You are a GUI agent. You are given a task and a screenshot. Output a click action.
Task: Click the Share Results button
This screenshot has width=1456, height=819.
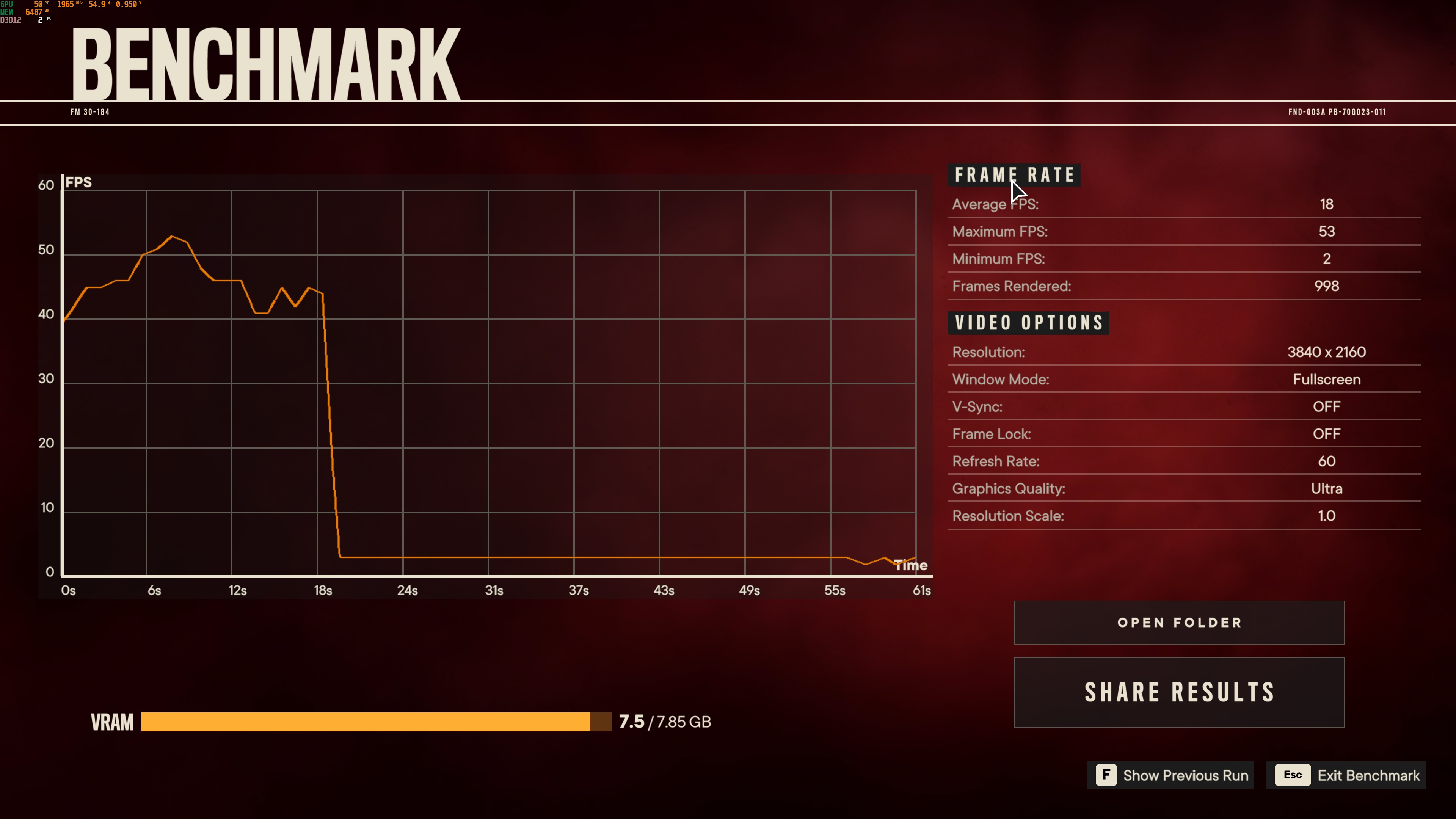[1178, 692]
